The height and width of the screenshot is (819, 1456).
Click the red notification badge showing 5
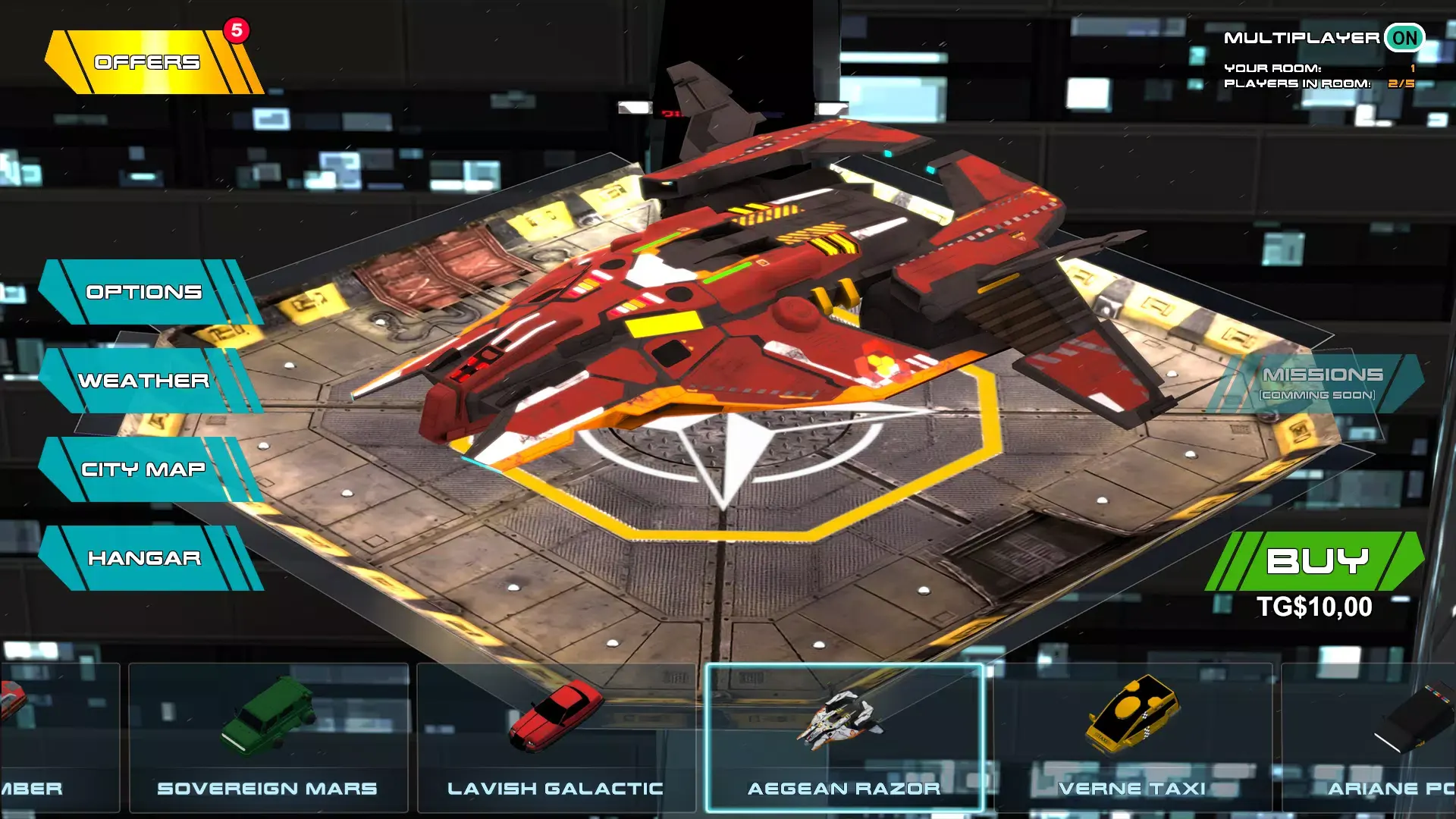(234, 29)
